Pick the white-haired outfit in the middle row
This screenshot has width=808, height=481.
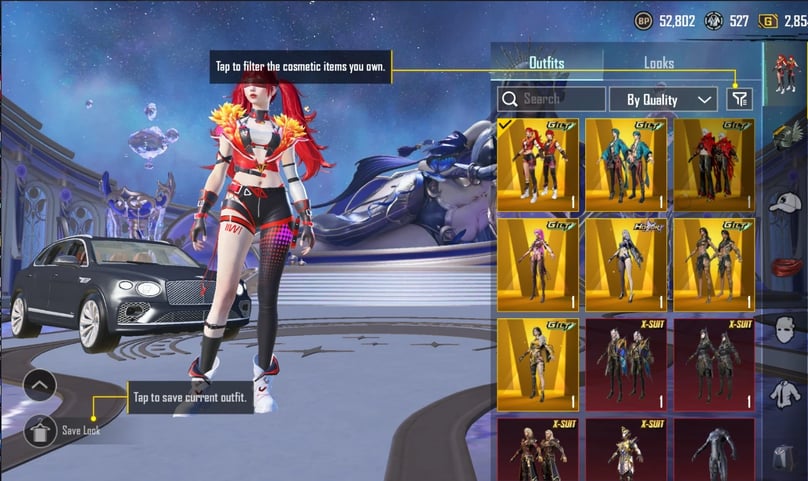pos(625,265)
